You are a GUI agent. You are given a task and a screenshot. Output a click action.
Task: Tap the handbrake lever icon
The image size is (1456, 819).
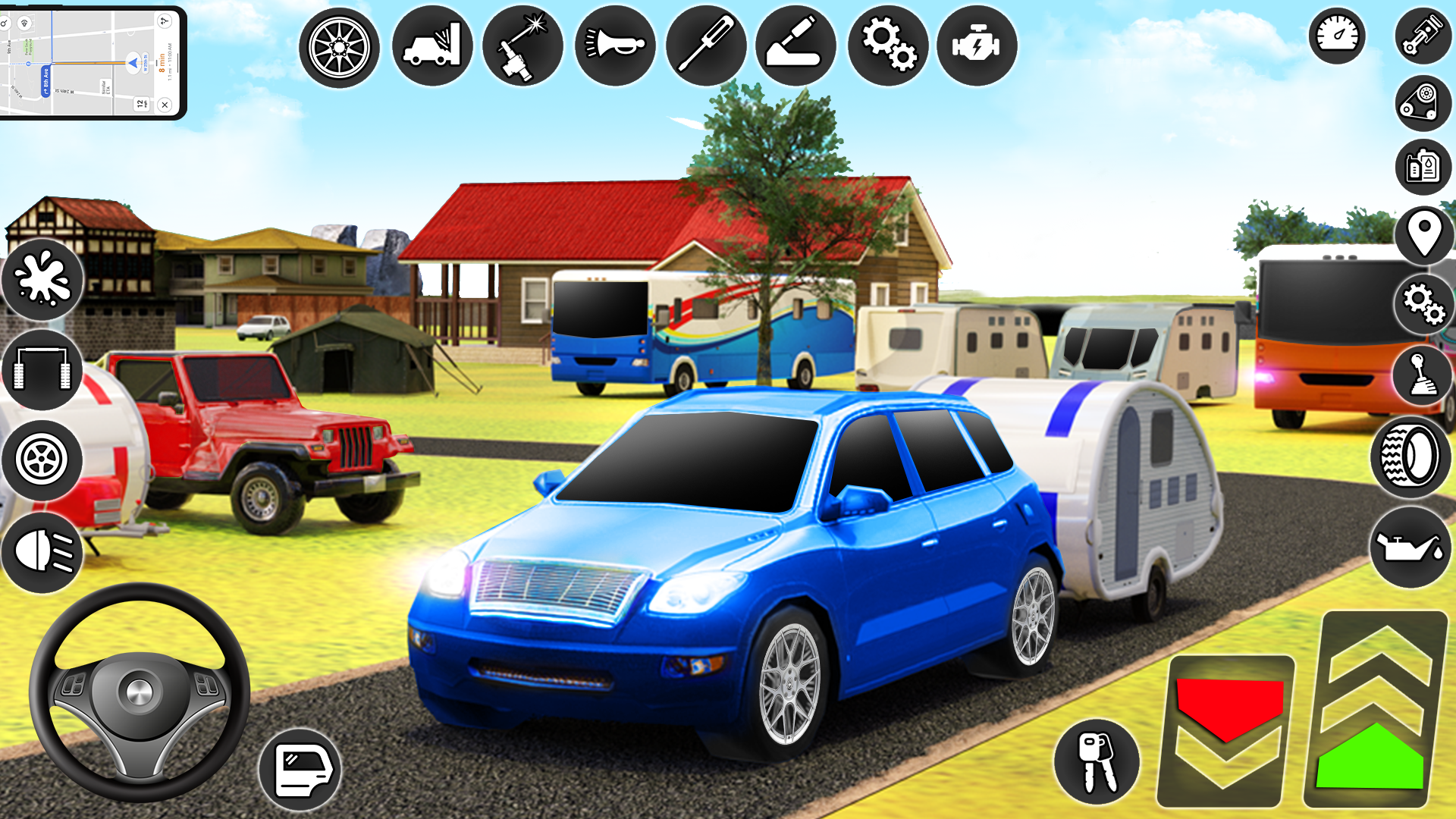point(795,46)
